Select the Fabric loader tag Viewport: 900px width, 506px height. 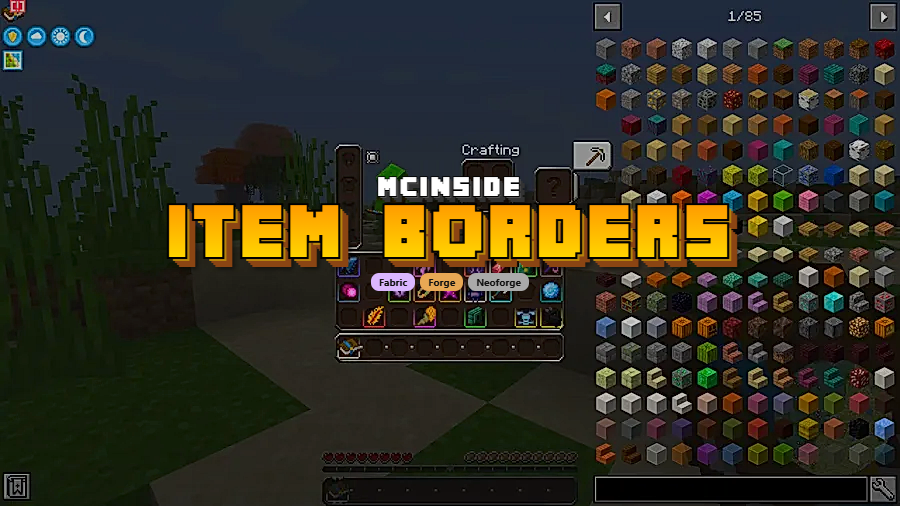[393, 283]
